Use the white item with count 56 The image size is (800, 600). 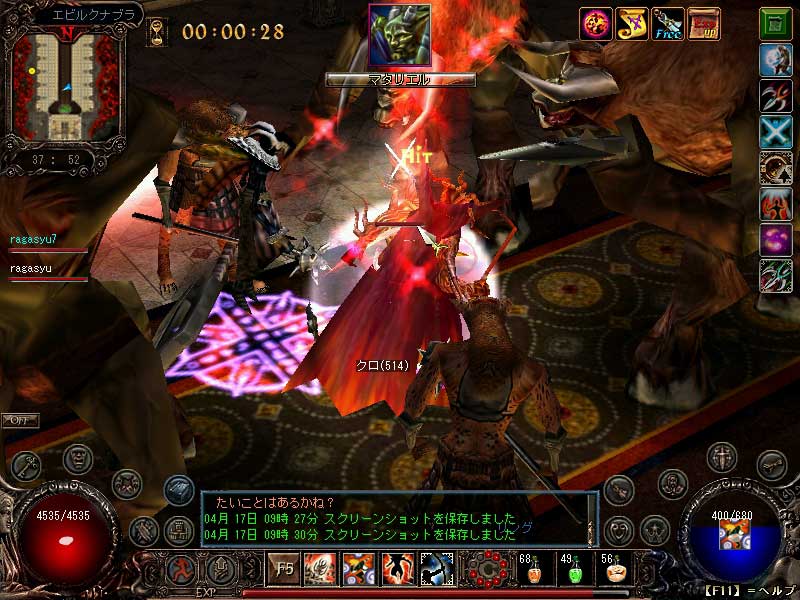(x=615, y=571)
